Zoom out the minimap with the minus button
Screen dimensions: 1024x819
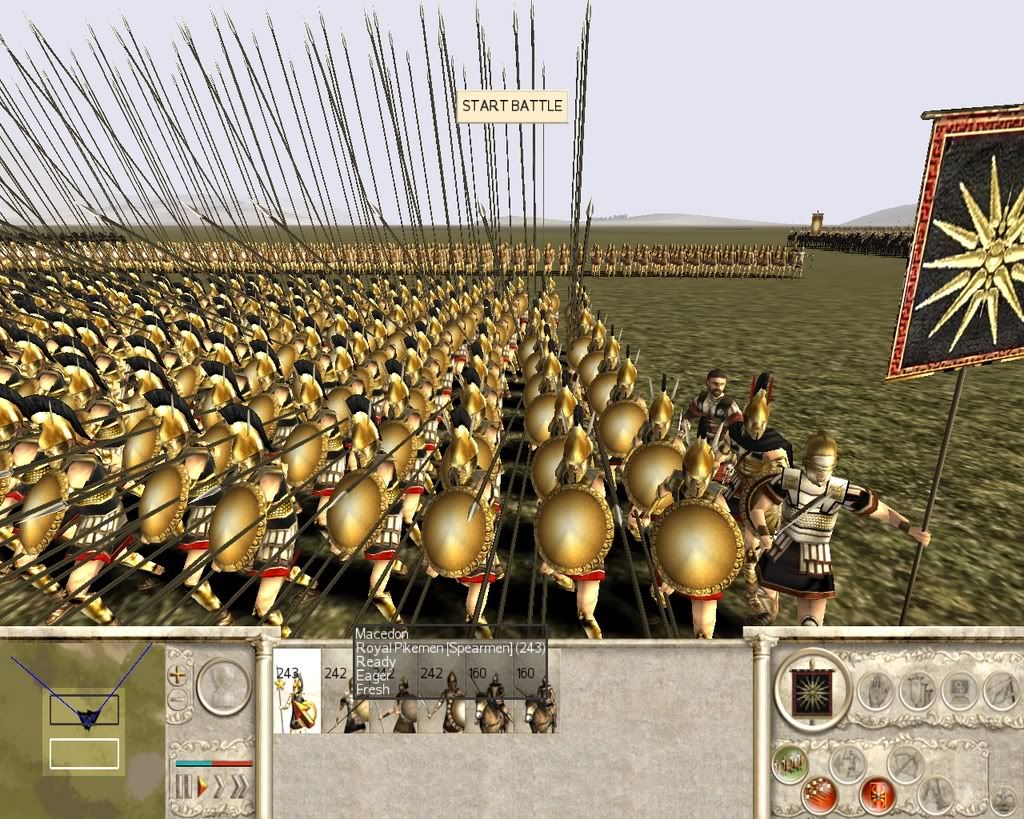pyautogui.click(x=179, y=699)
